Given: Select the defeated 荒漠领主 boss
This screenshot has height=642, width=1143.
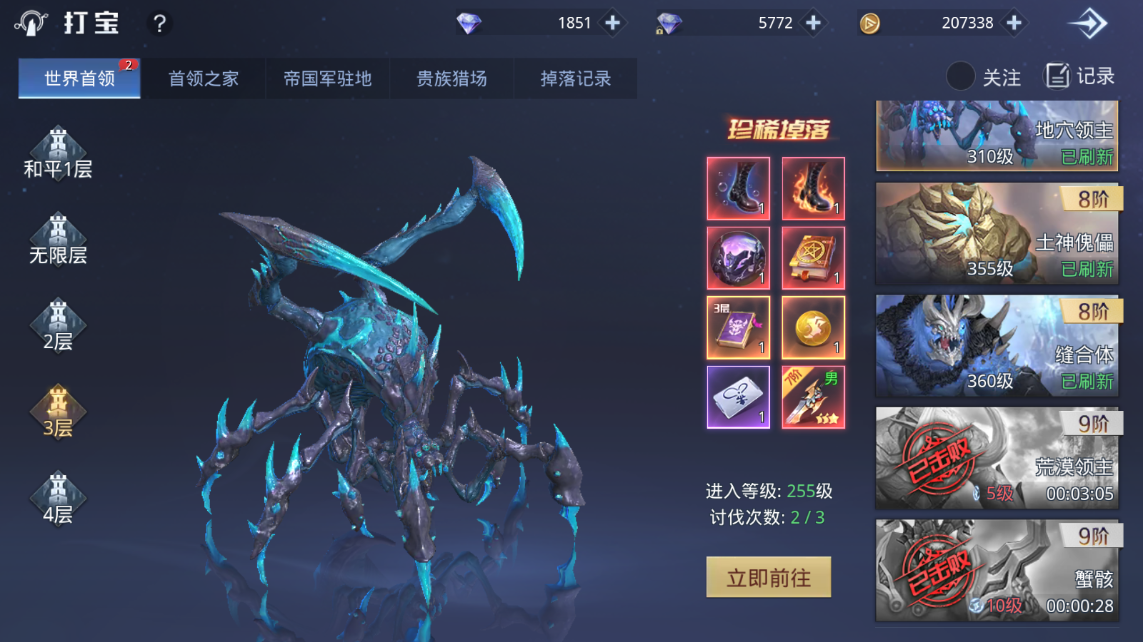Looking at the screenshot, I should point(995,458).
